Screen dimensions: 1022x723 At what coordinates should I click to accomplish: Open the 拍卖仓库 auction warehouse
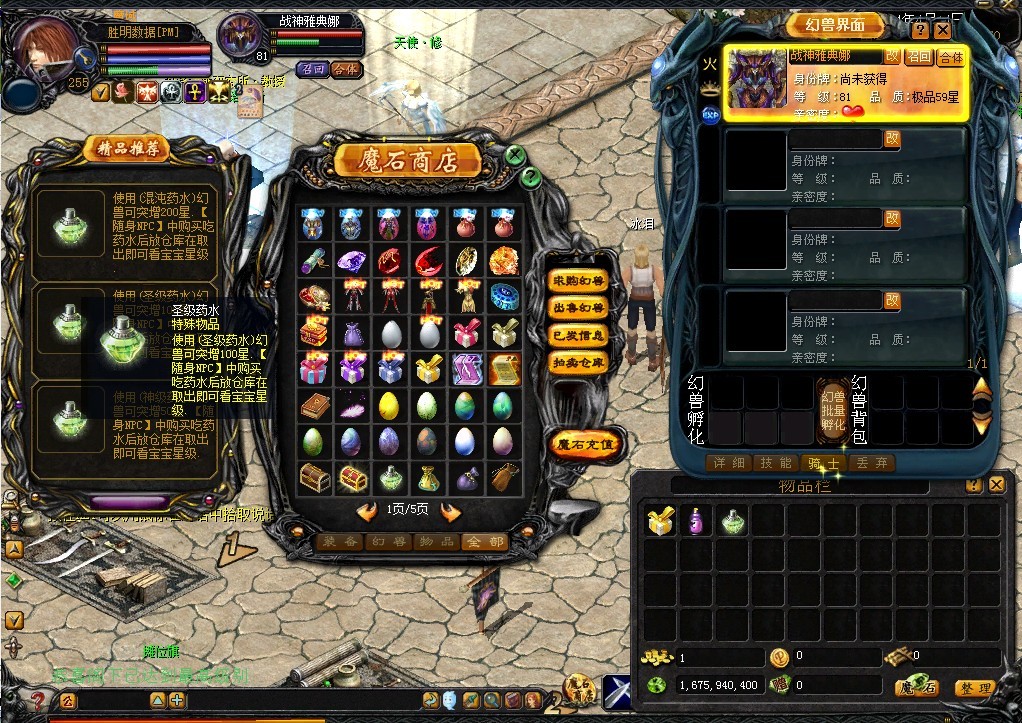578,362
